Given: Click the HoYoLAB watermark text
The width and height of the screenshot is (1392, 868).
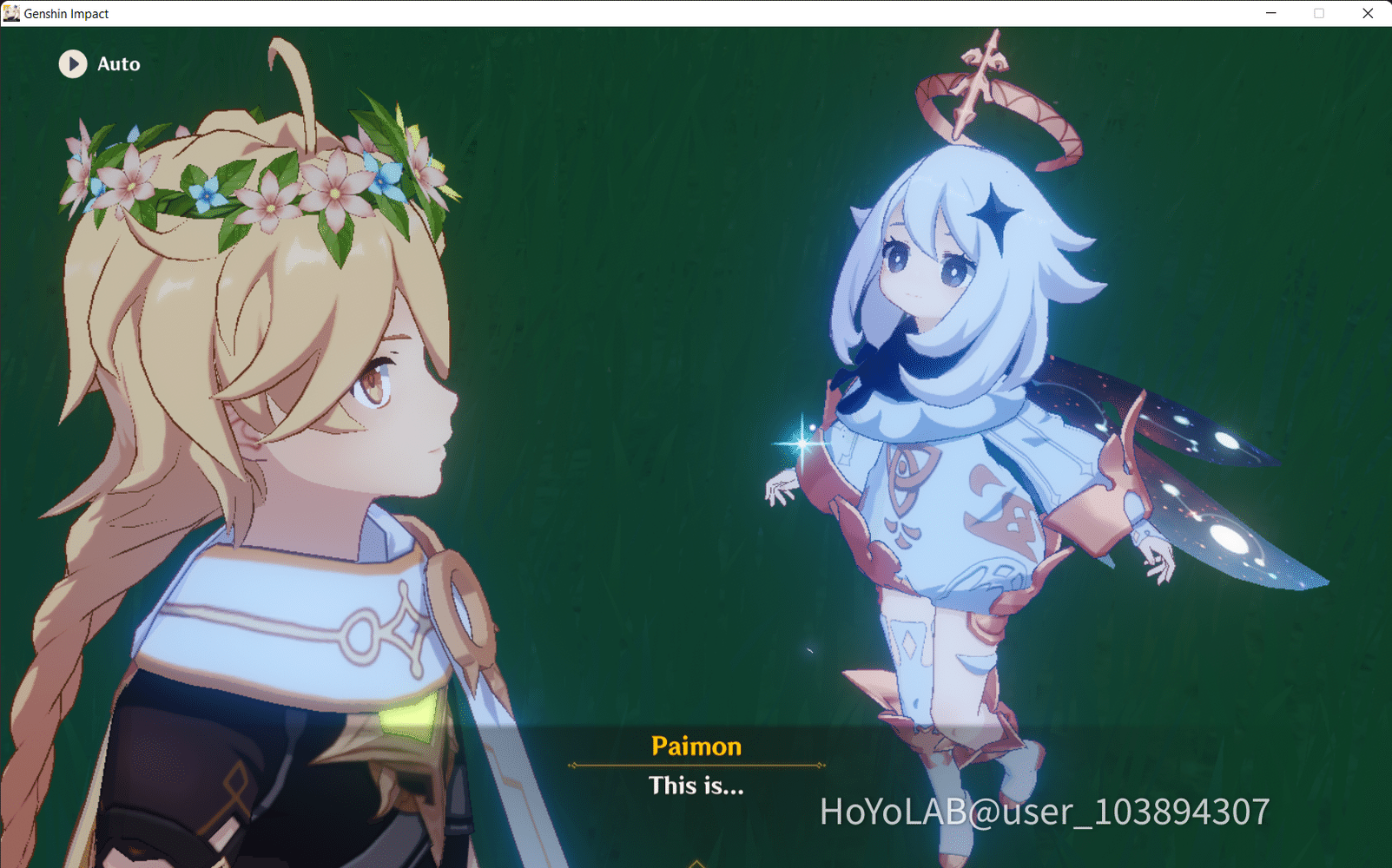Looking at the screenshot, I should point(1042,812).
